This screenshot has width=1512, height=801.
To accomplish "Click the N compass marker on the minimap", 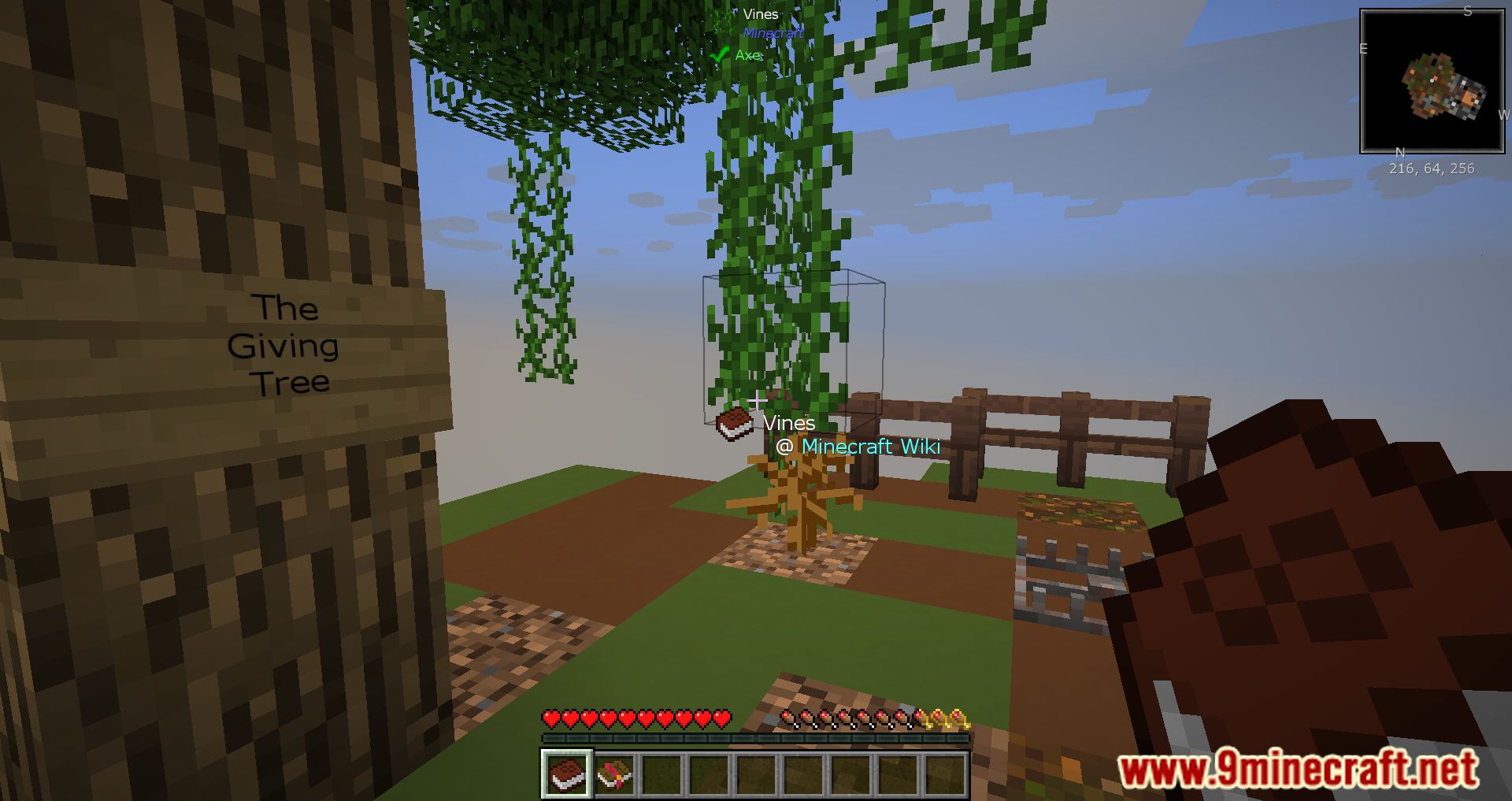I will (x=1400, y=150).
